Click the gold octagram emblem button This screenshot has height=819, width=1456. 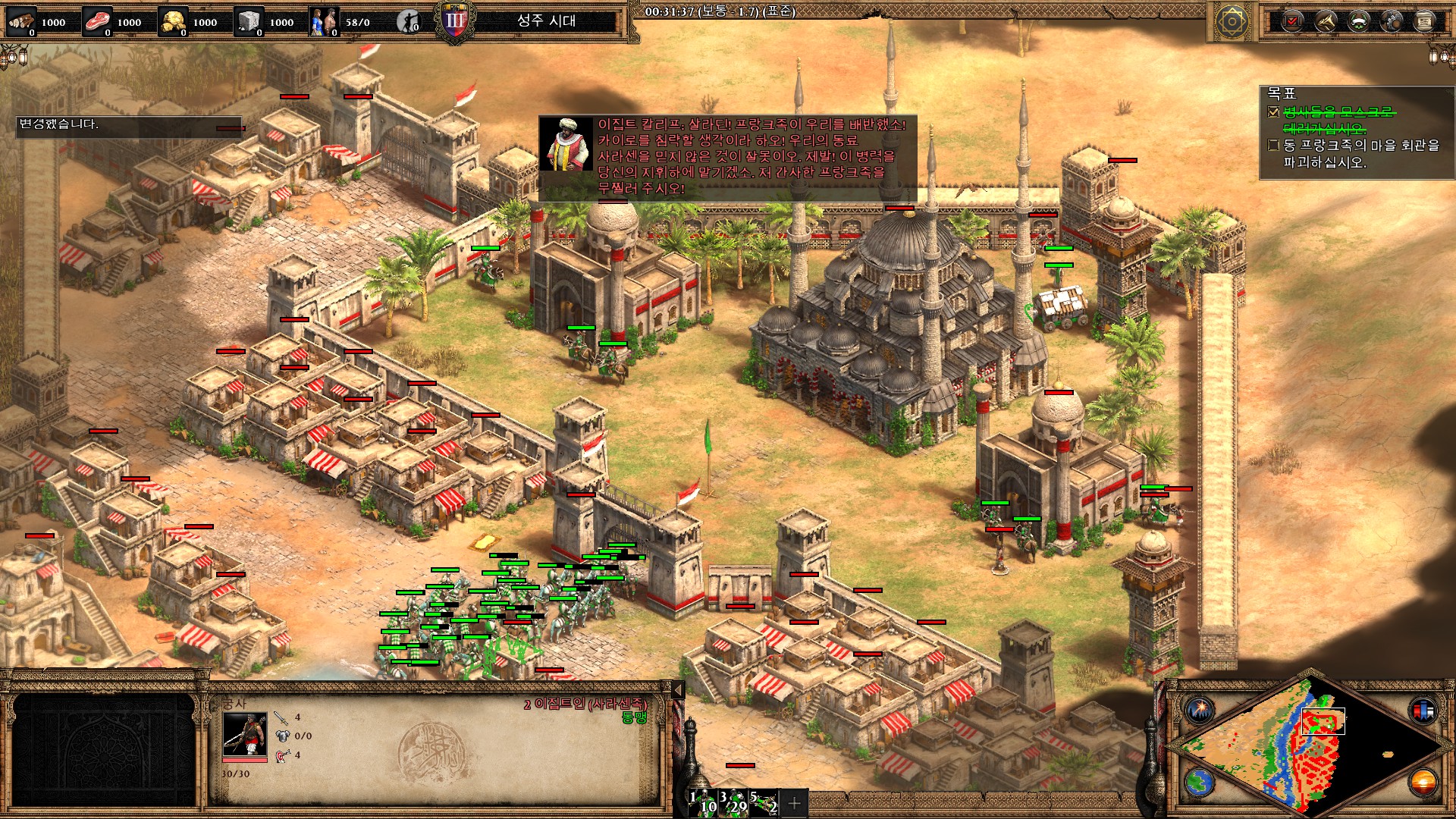pos(1232,21)
